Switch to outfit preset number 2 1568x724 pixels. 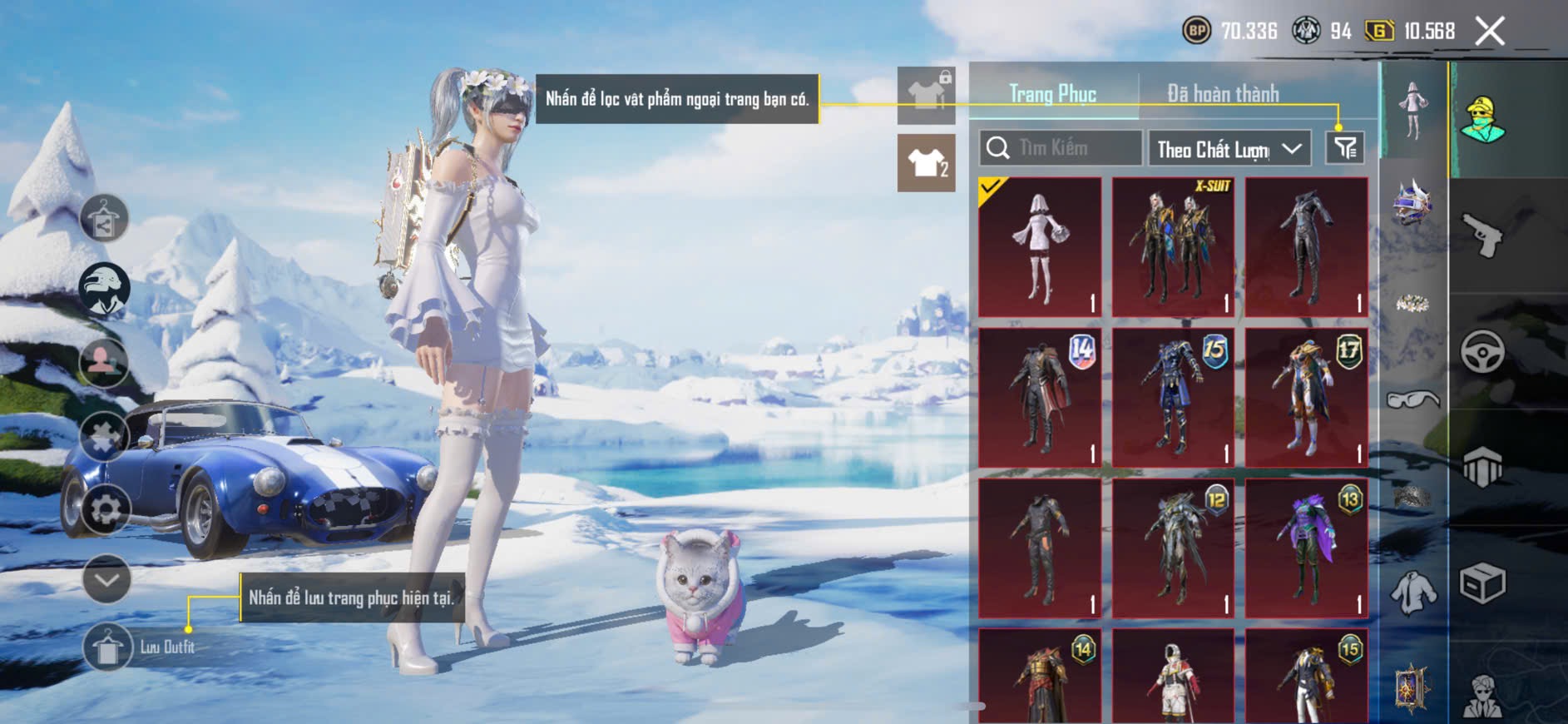click(926, 163)
